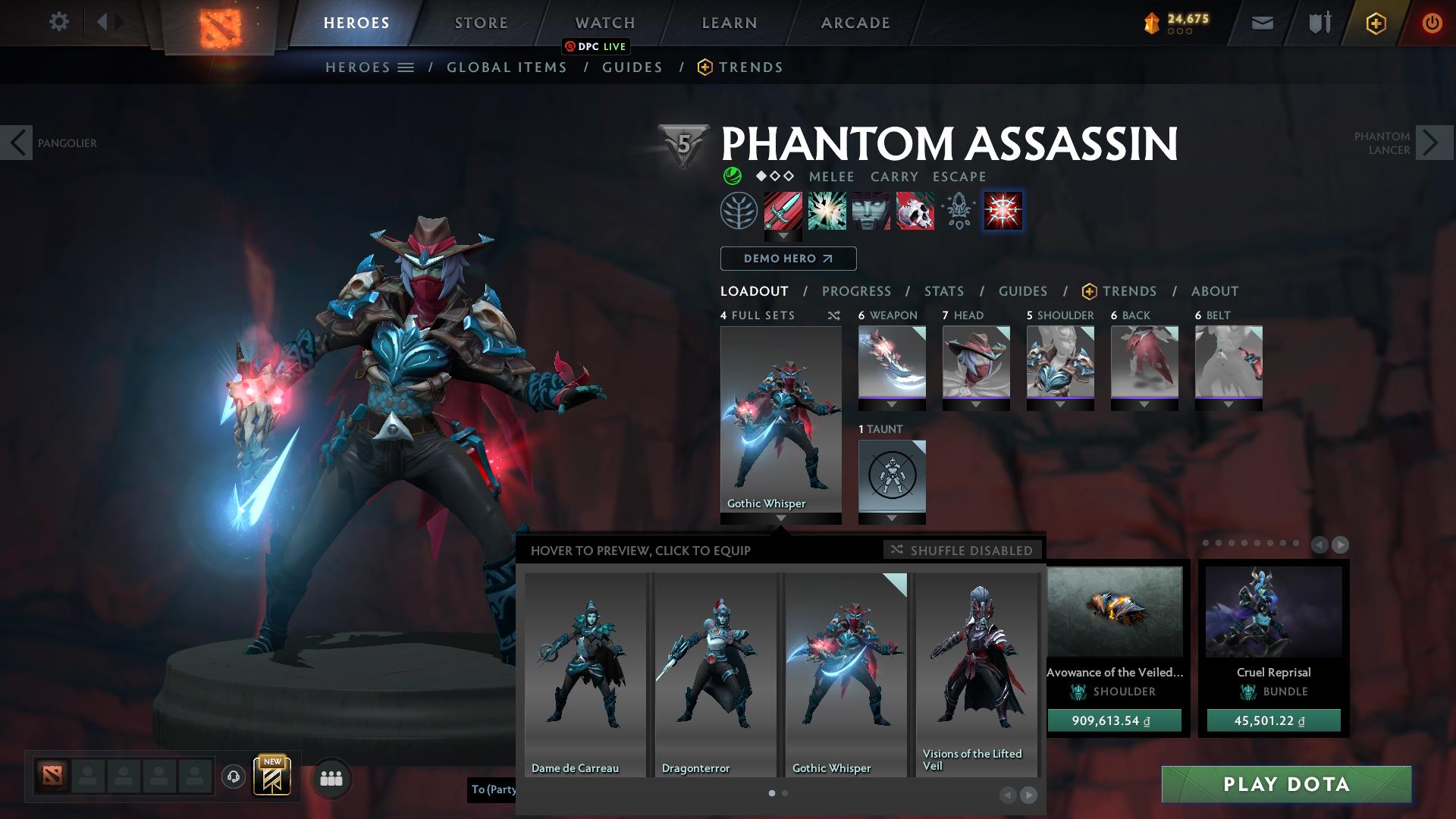Image resolution: width=1456 pixels, height=819 pixels.
Task: Start a match with Play Dota
Action: pyautogui.click(x=1286, y=784)
